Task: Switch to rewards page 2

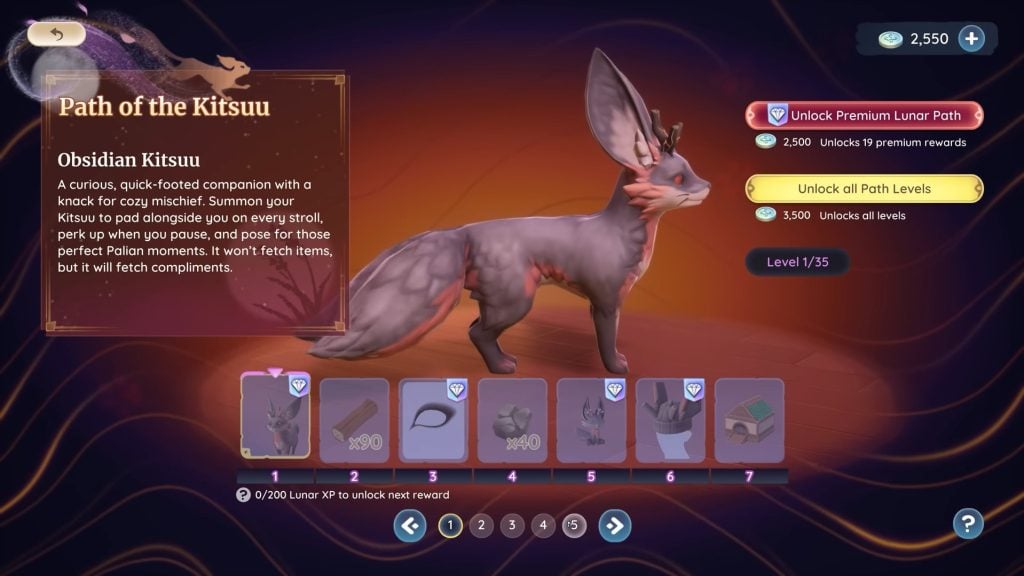Action: click(x=481, y=524)
